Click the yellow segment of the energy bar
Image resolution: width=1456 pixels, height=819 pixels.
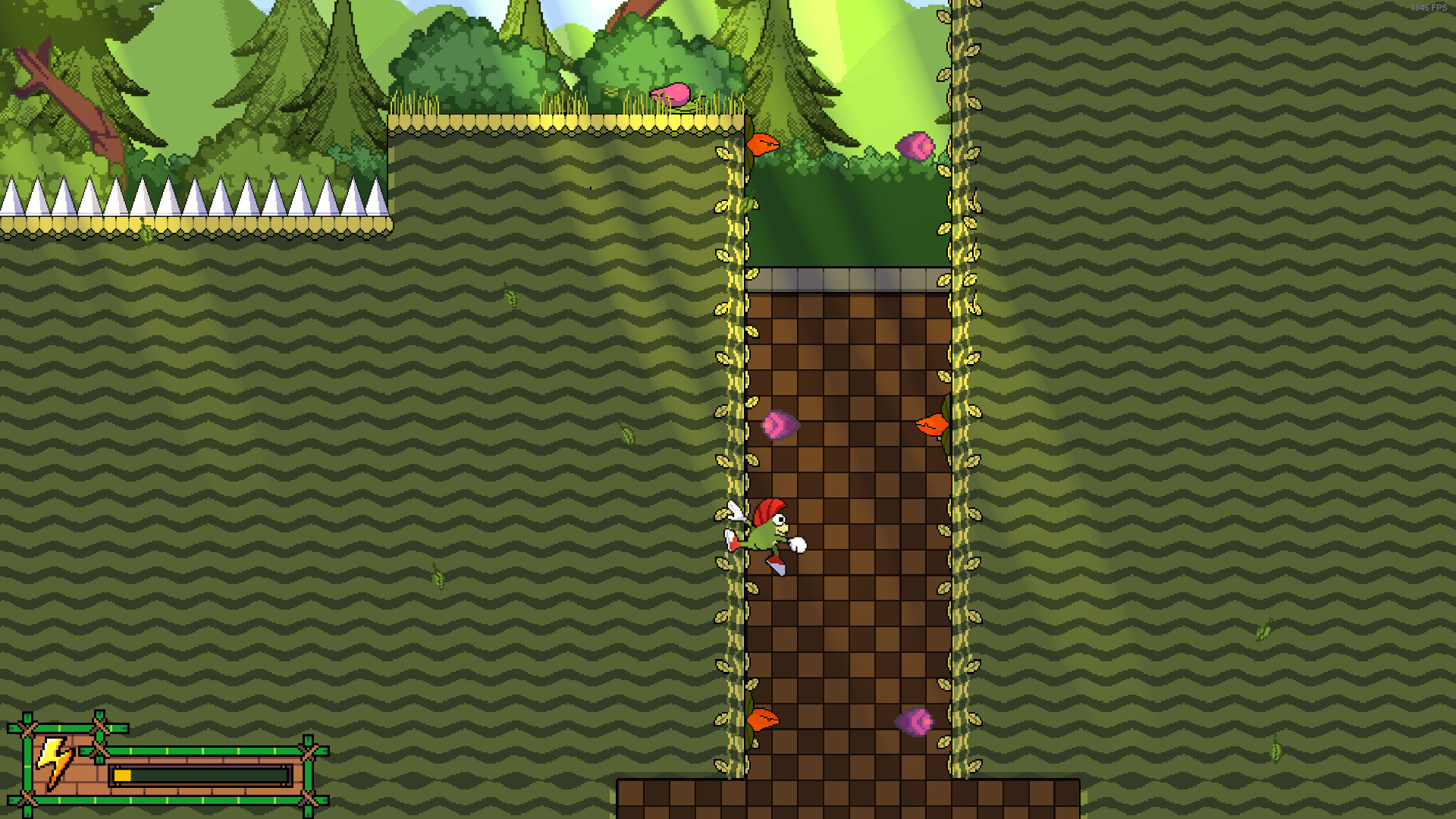(124, 775)
